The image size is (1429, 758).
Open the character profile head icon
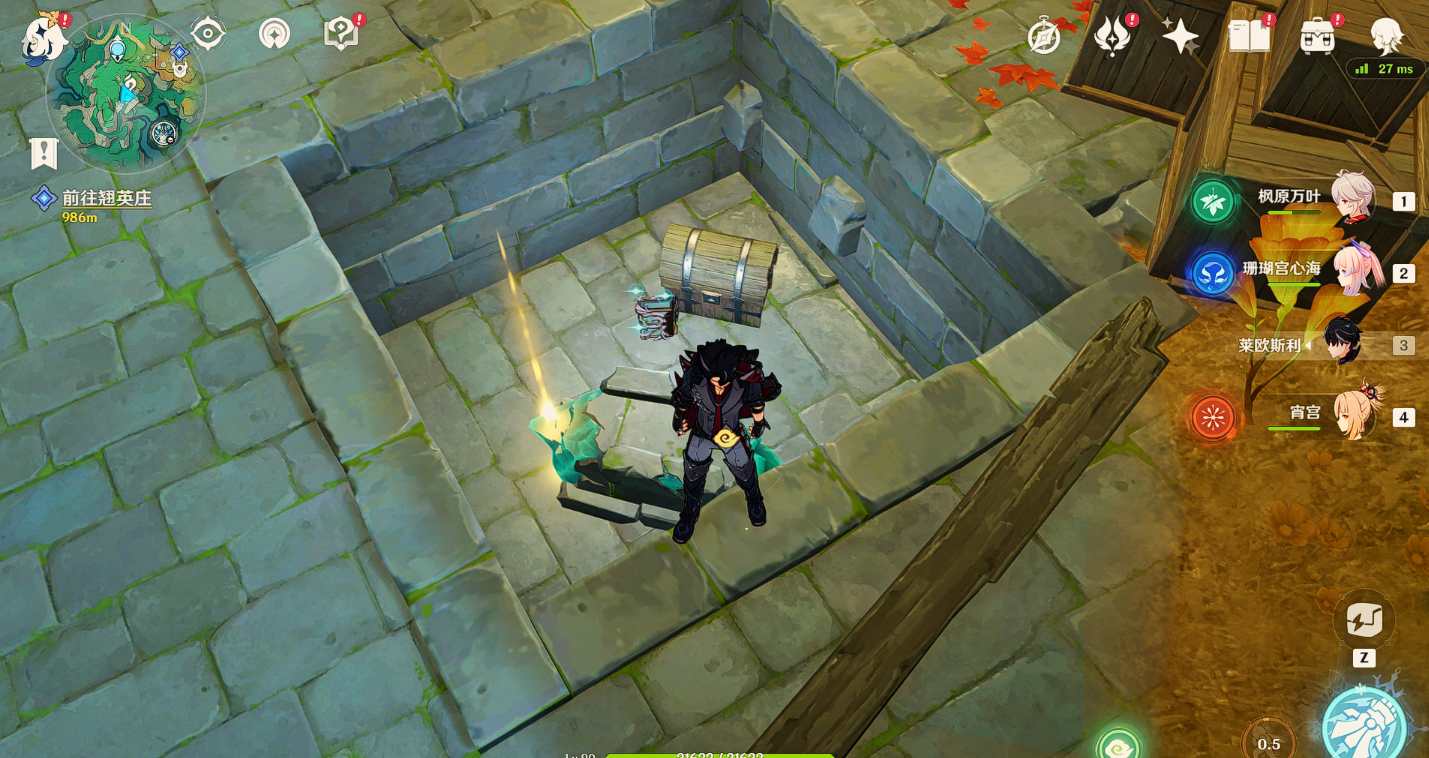click(1386, 36)
